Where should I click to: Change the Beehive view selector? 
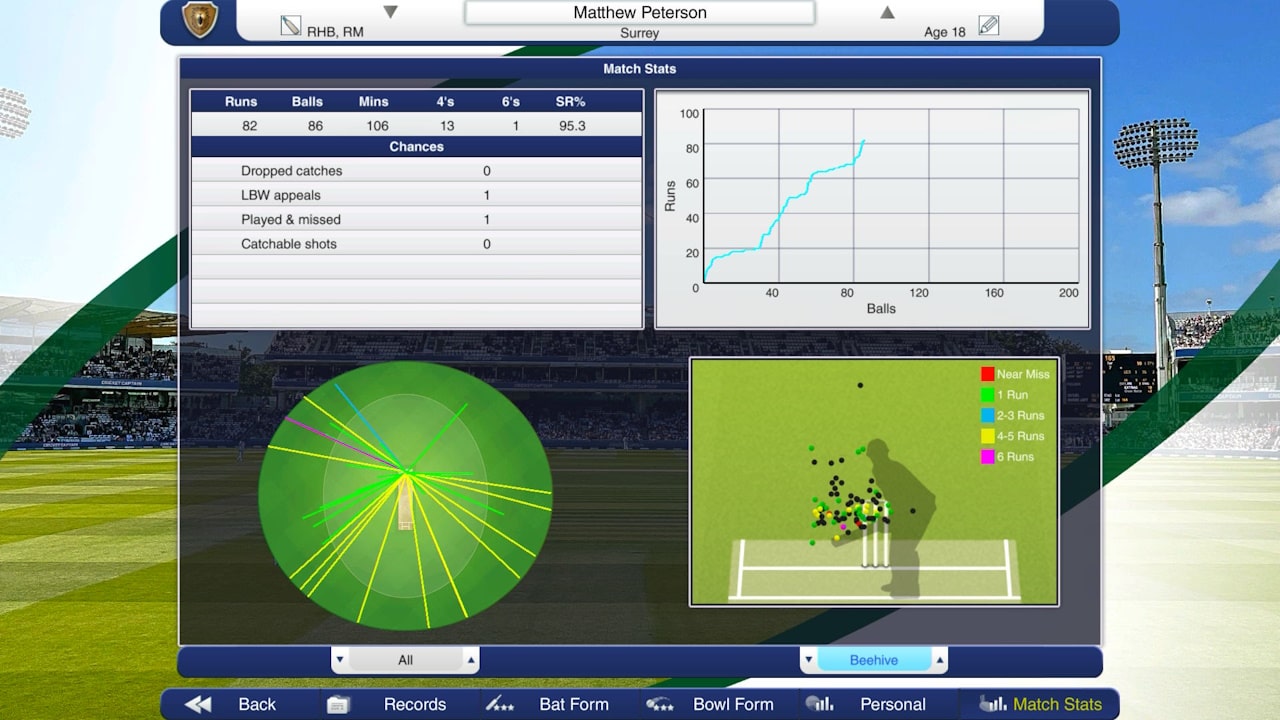click(x=874, y=659)
